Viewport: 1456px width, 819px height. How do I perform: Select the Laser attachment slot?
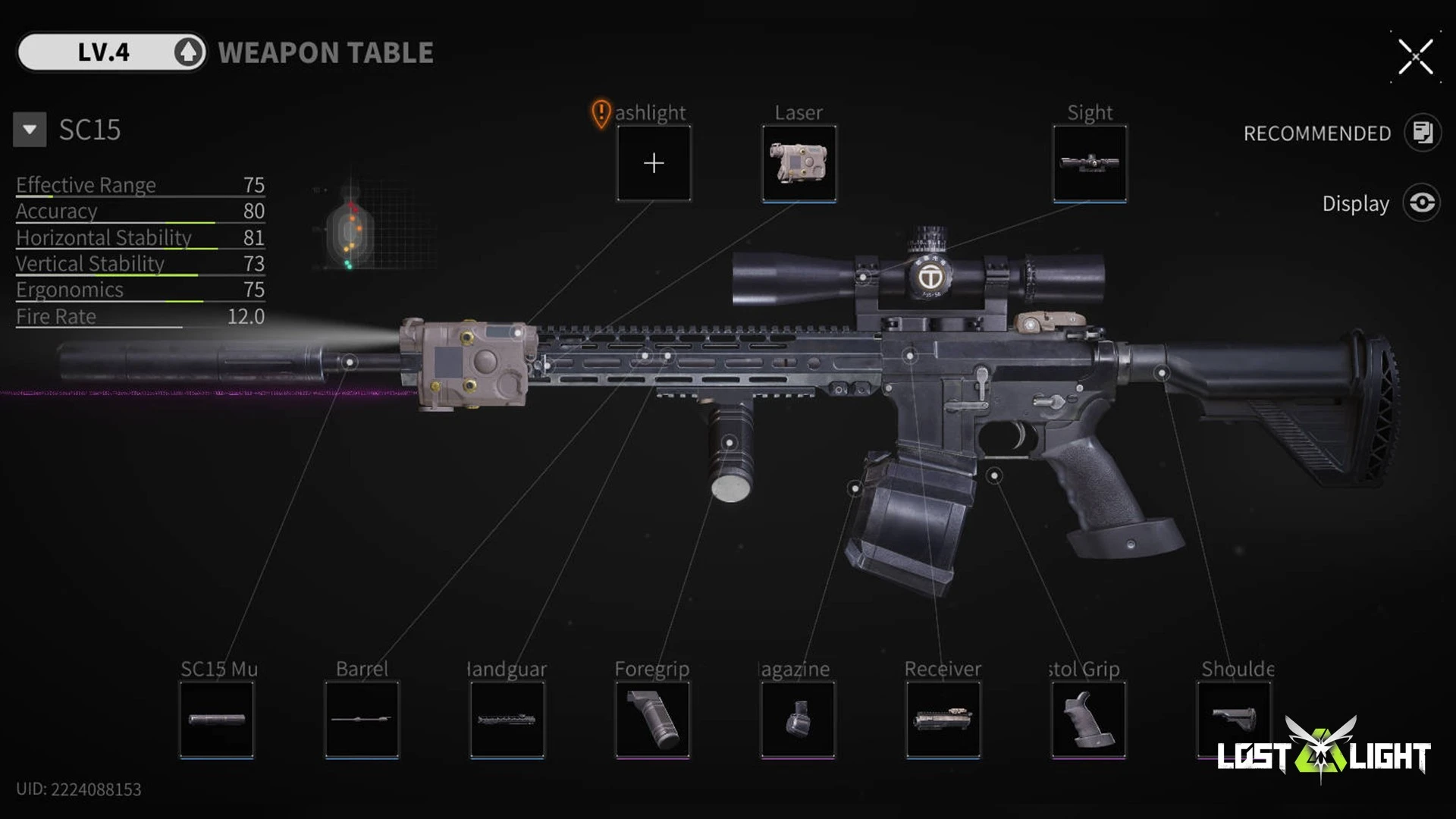pos(799,163)
